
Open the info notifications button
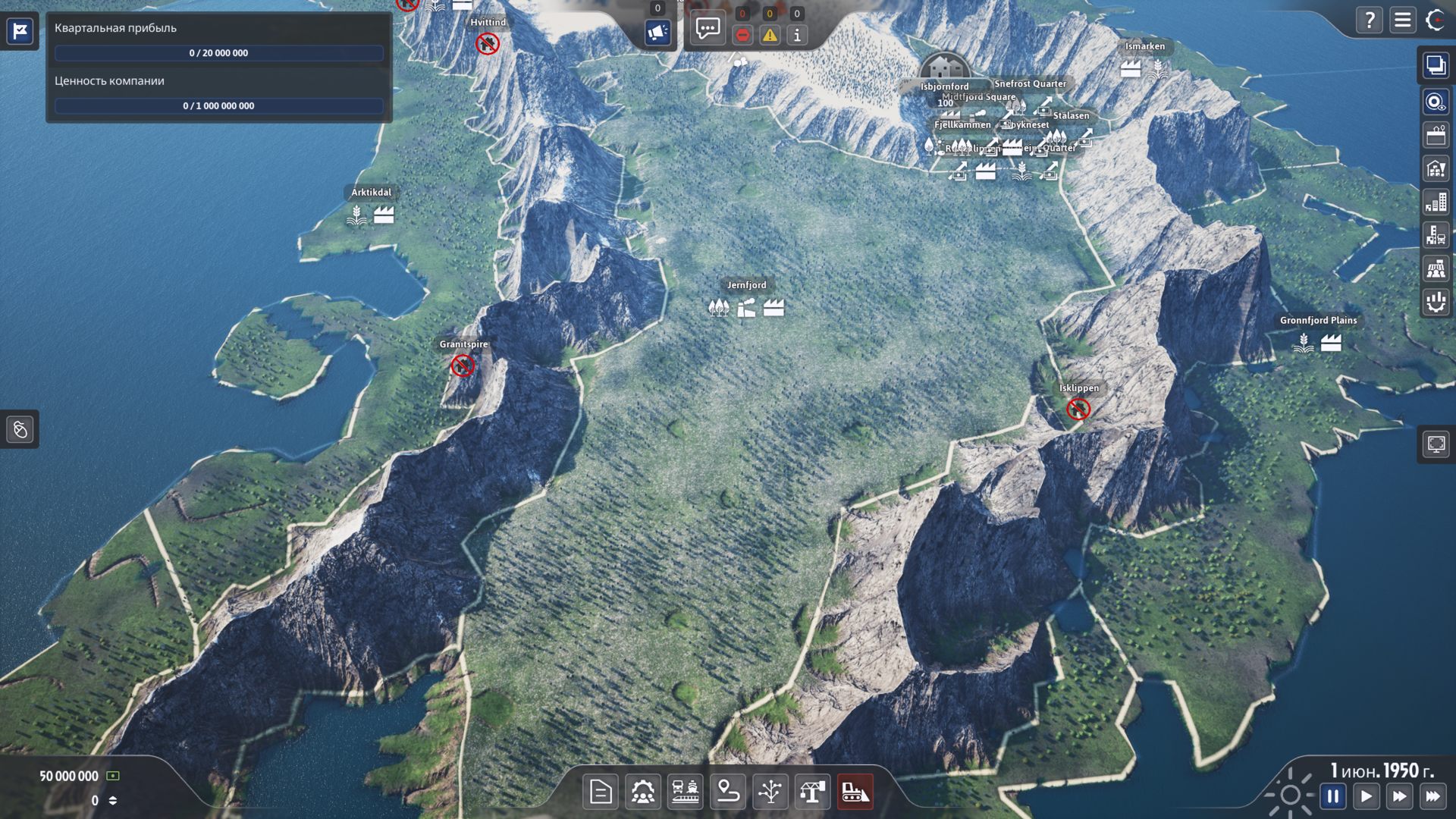(797, 35)
